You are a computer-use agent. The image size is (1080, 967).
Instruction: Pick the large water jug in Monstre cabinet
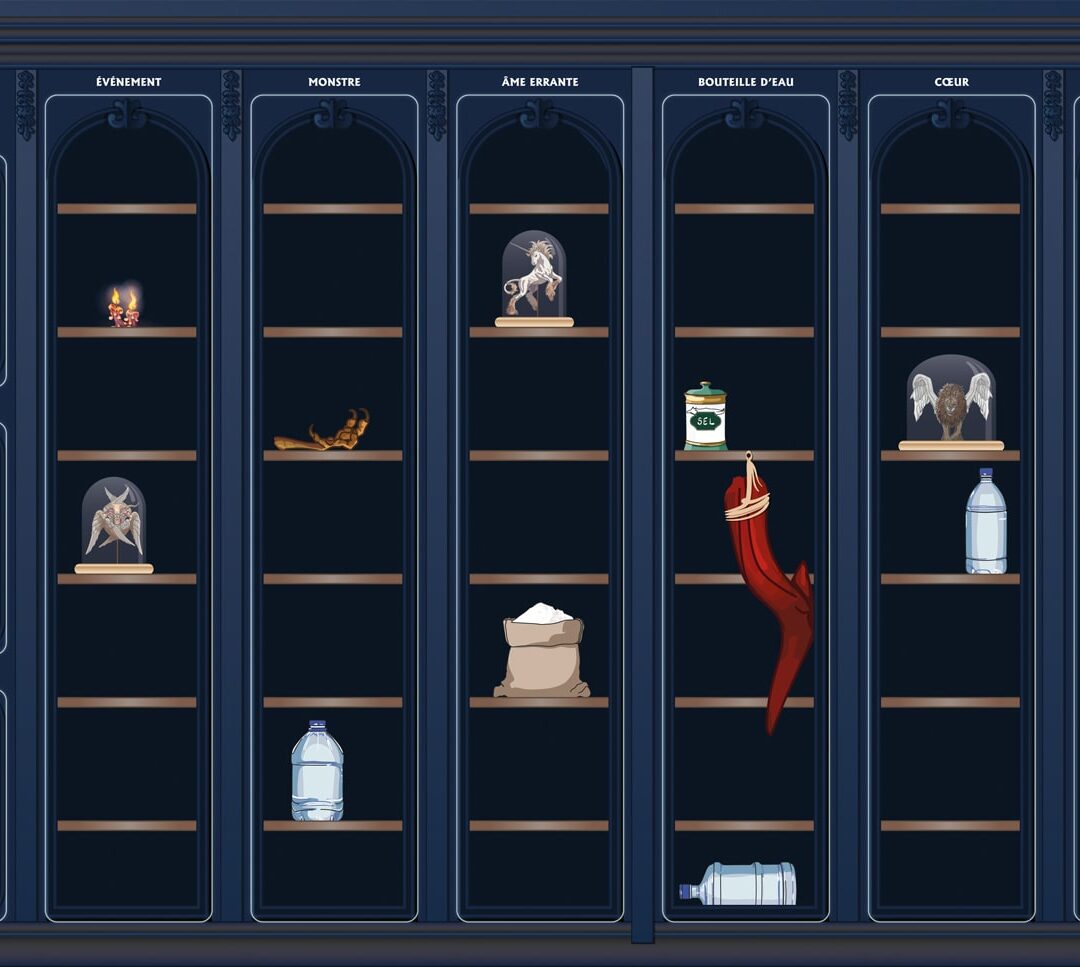point(317,771)
